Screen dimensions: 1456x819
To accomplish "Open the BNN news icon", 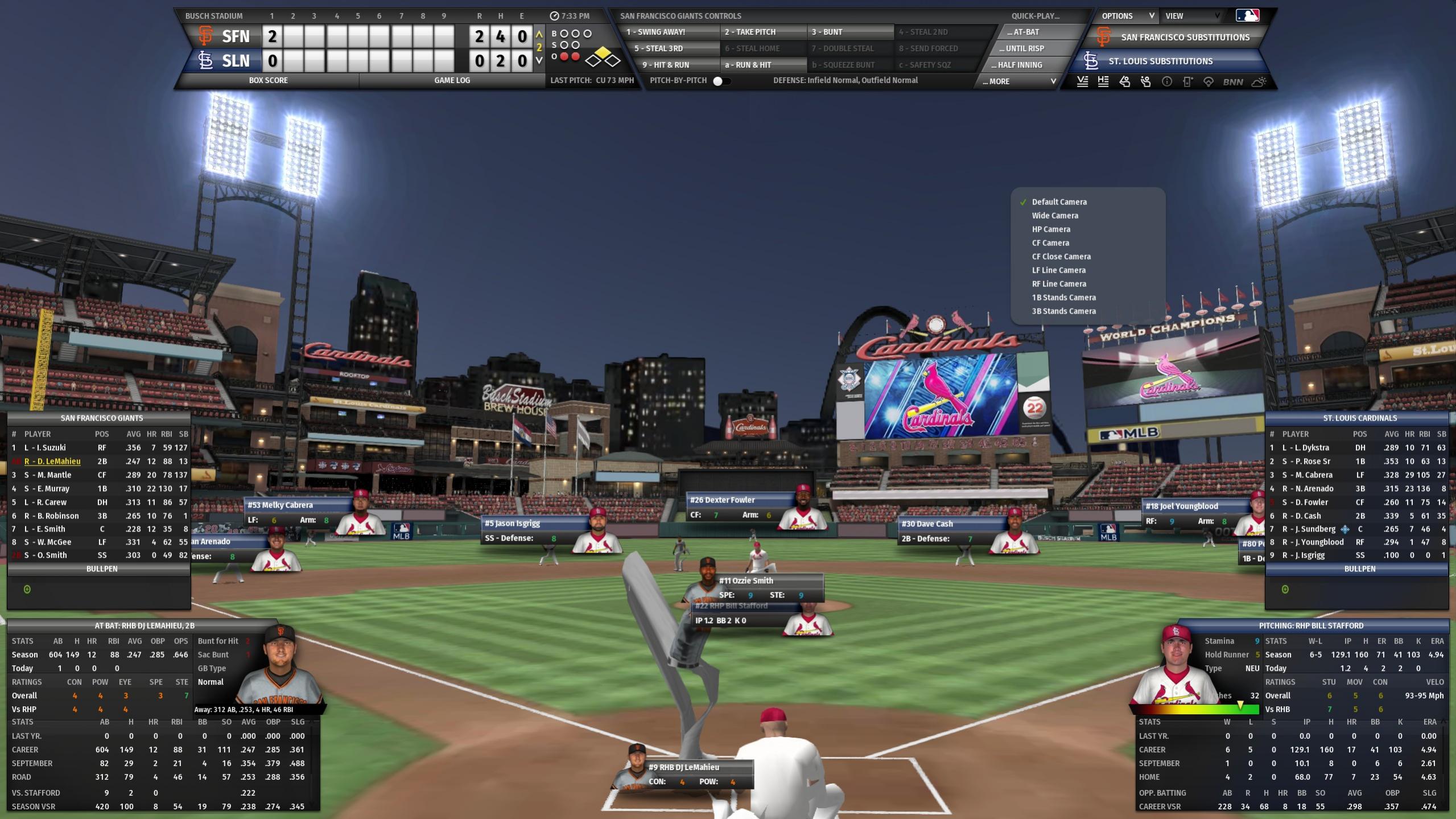I will pyautogui.click(x=1232, y=82).
